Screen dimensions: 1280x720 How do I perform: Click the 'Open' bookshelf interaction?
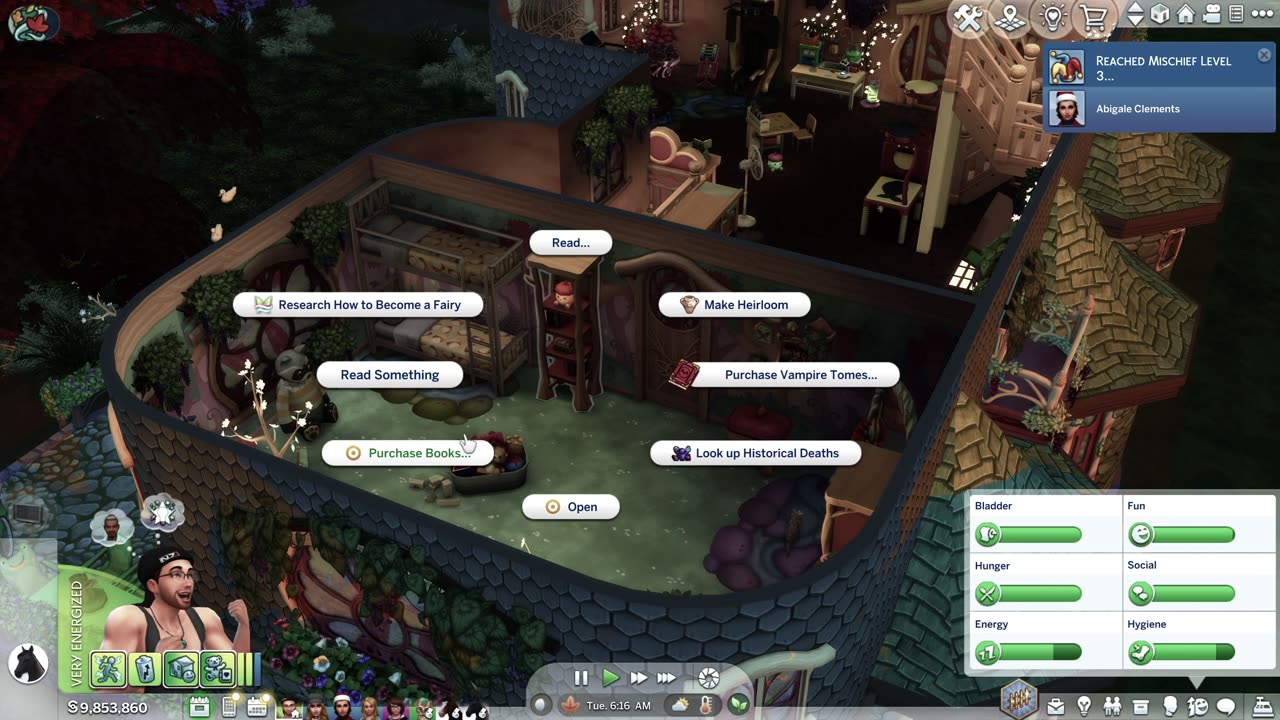571,507
